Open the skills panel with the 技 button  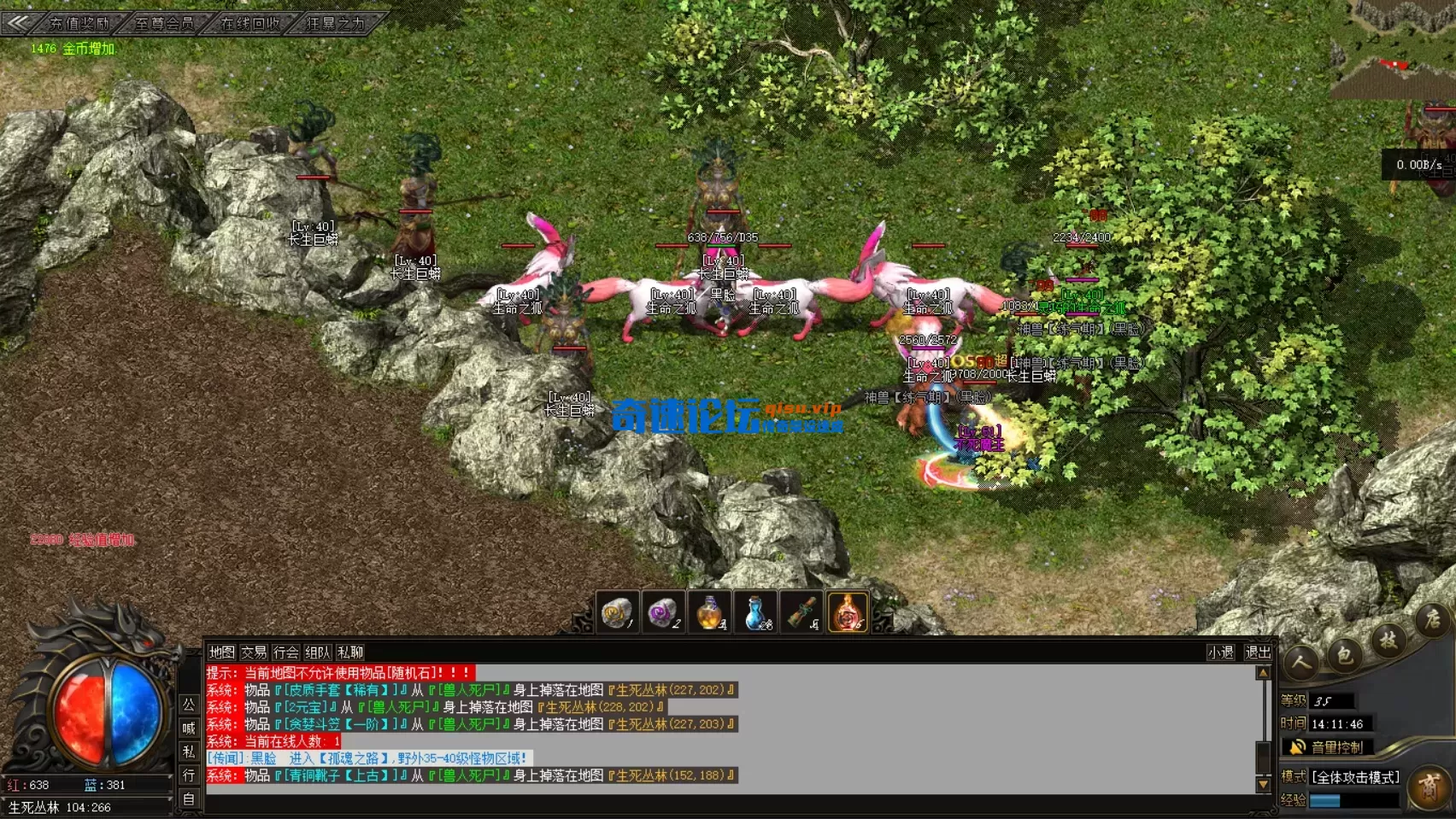(1388, 640)
